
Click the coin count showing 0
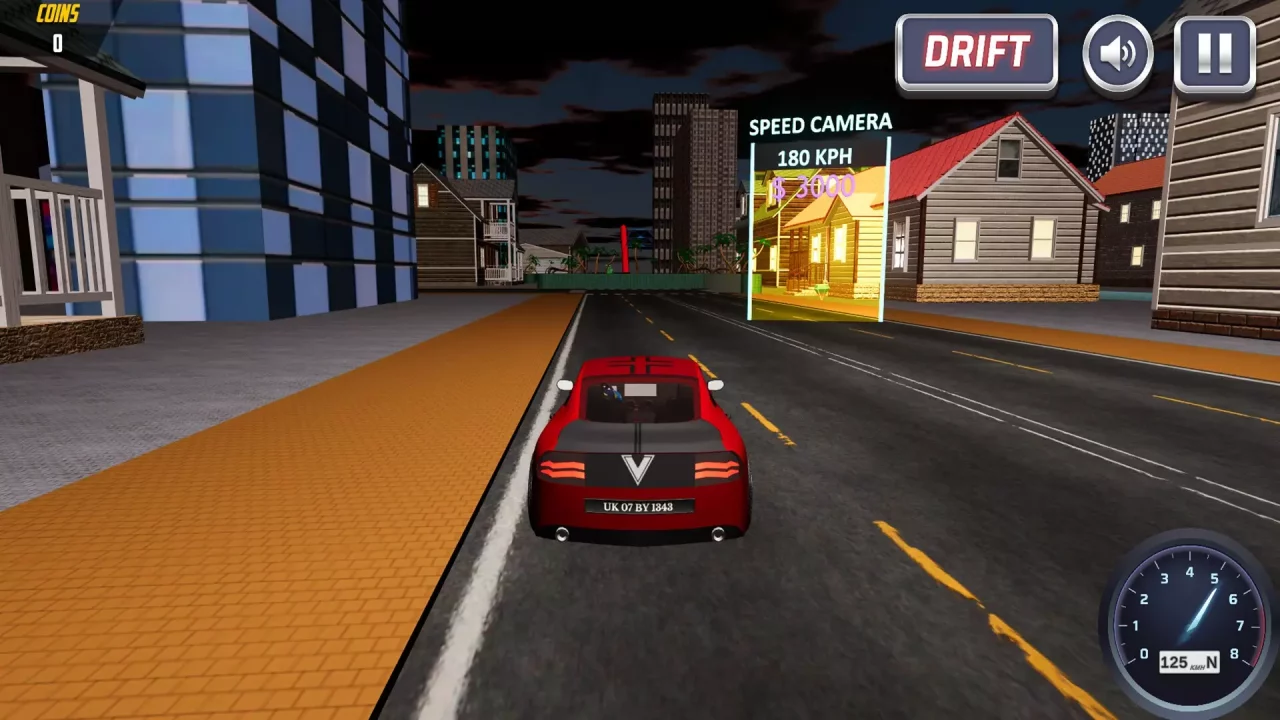click(x=57, y=43)
